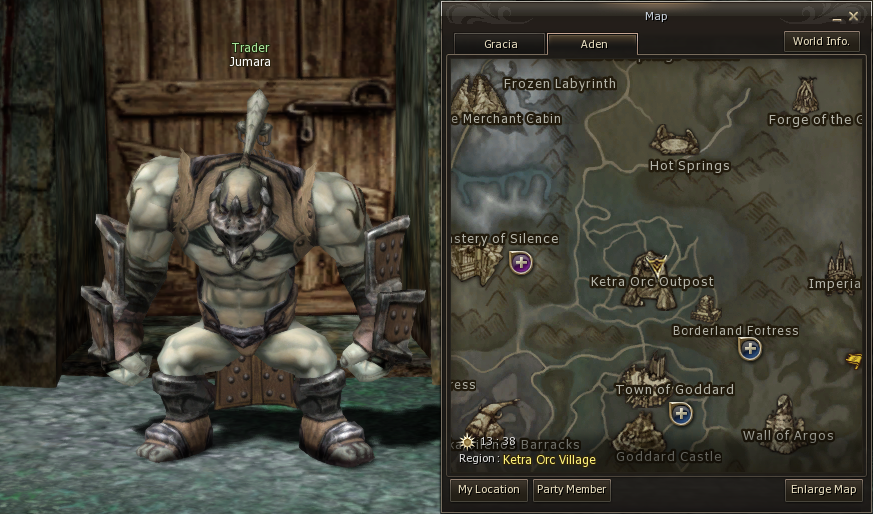Click the purple shield marker near Monastery of Silence

point(521,263)
